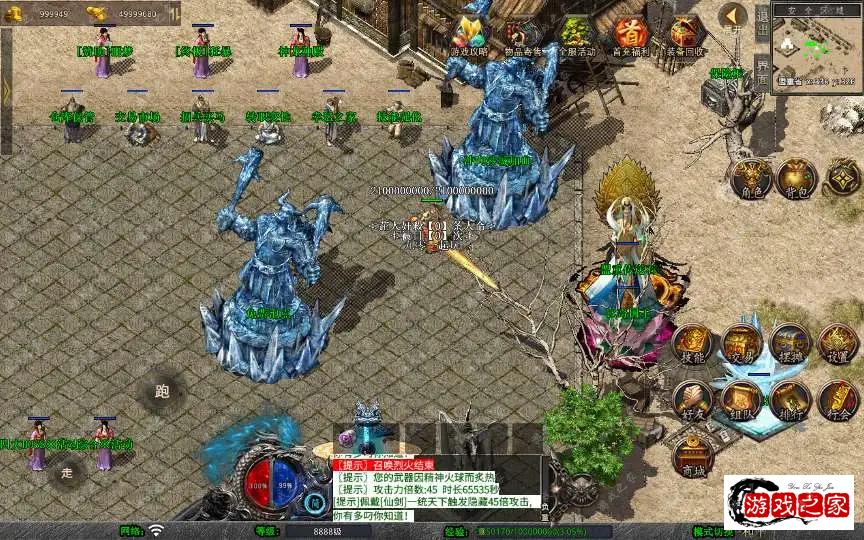This screenshot has height=540, width=864.
Task: Open the 首充福利 first-recharge bonus
Action: coord(630,37)
